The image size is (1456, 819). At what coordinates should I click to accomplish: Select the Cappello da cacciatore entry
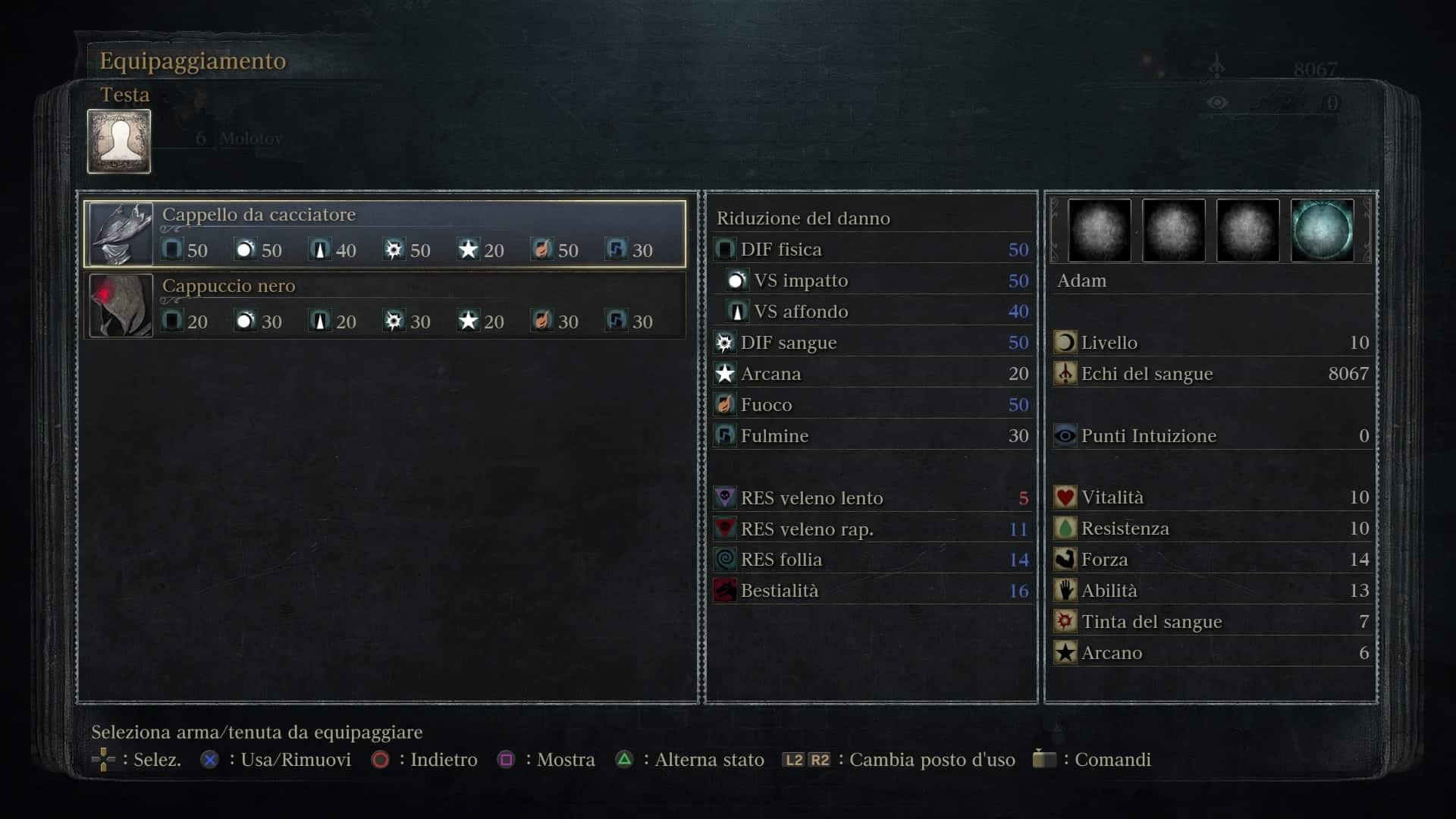coord(384,233)
